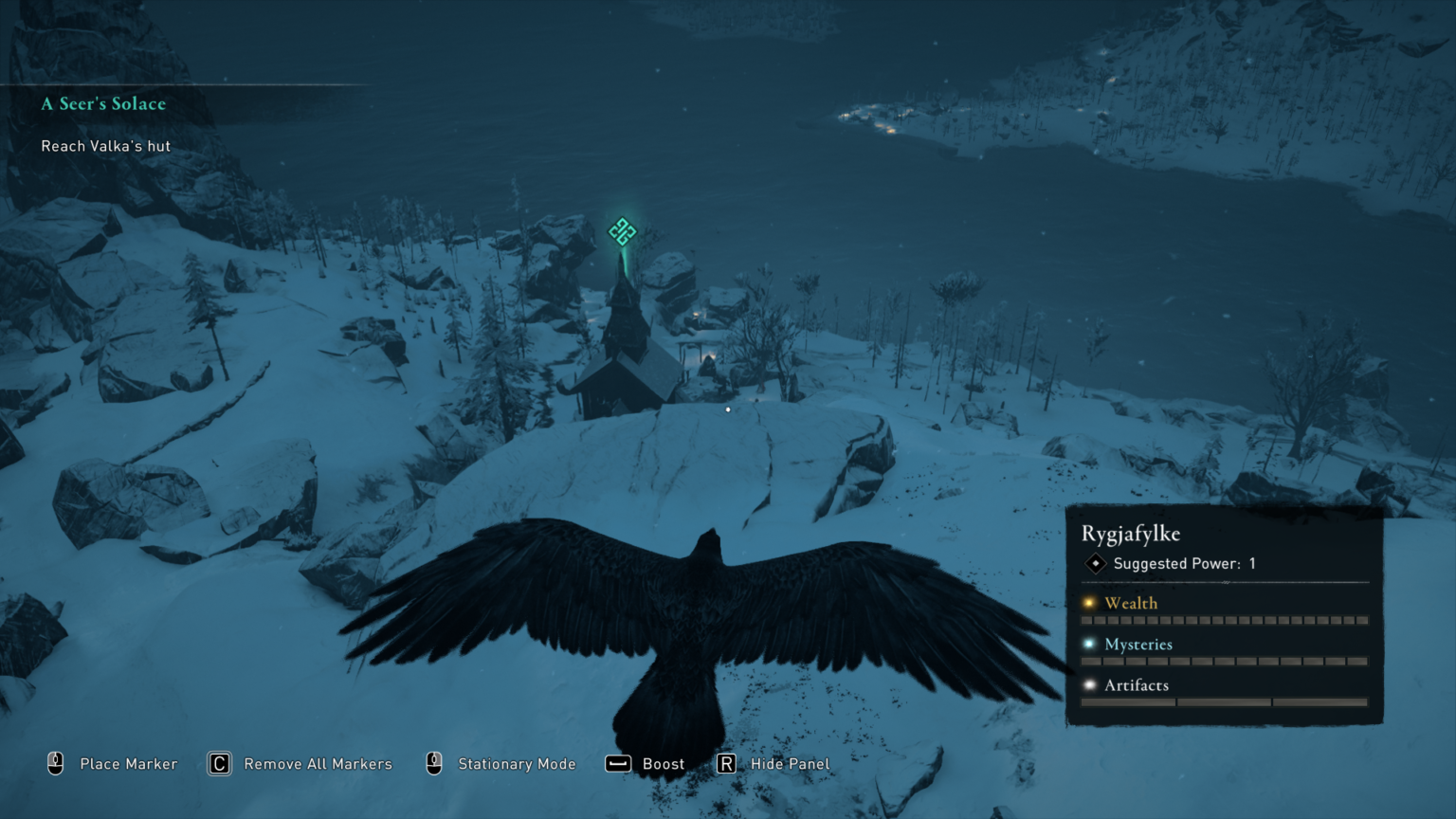Select the mouse icon next to Place Marker
Image resolution: width=1456 pixels, height=819 pixels.
coord(57,763)
